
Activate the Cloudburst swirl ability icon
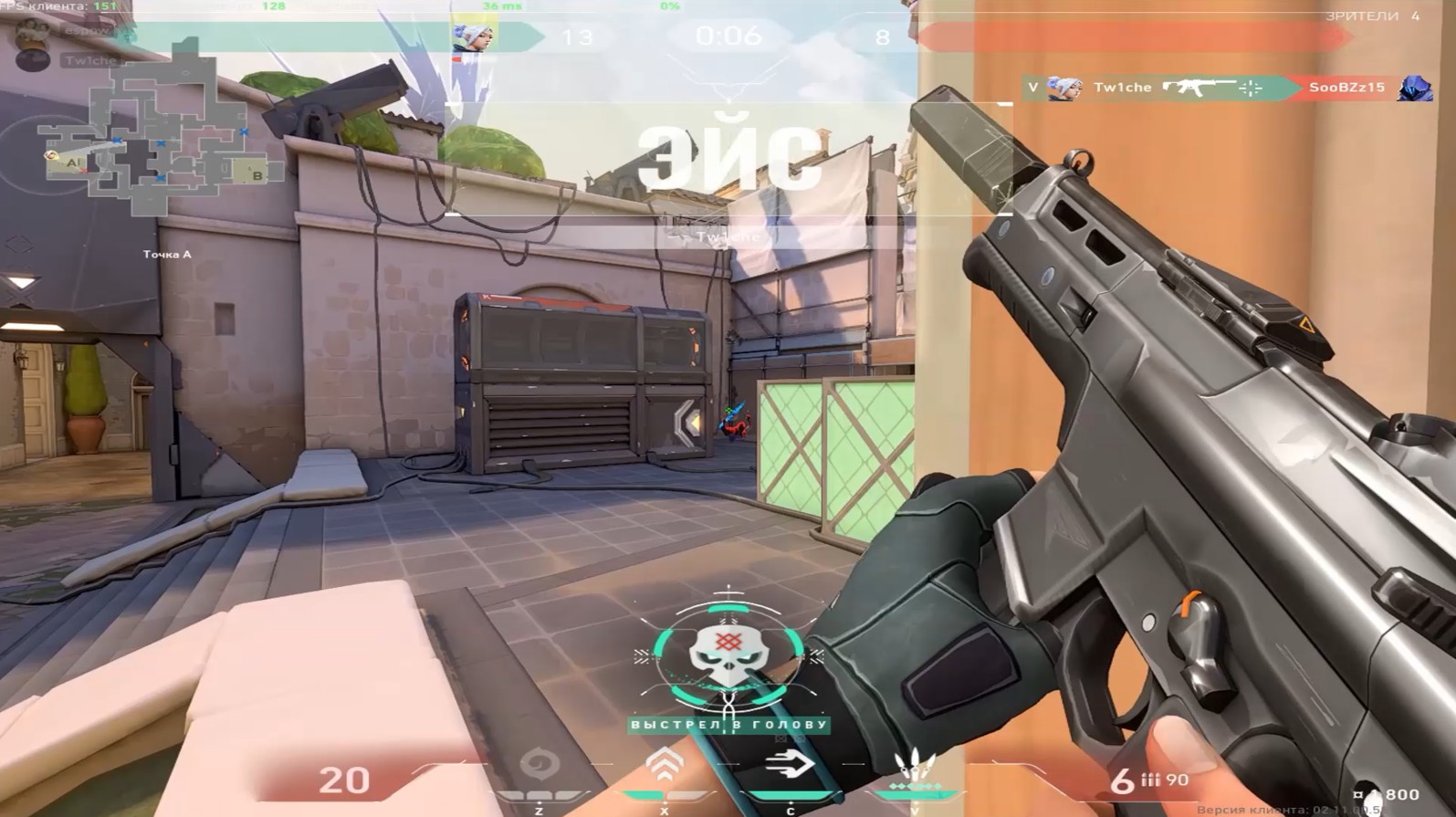pyautogui.click(x=539, y=763)
